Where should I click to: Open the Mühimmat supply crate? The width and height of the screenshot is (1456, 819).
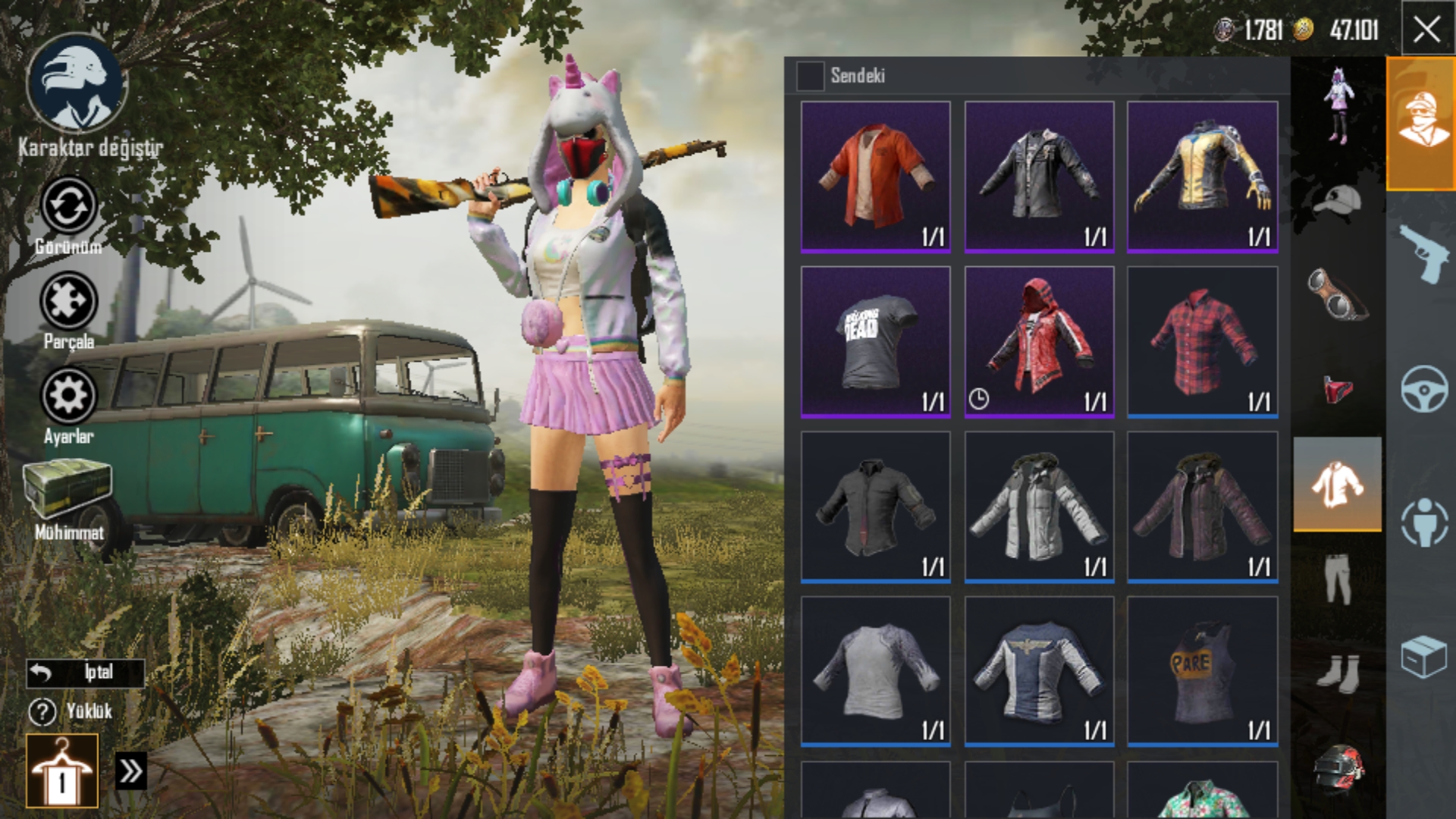coord(68,489)
